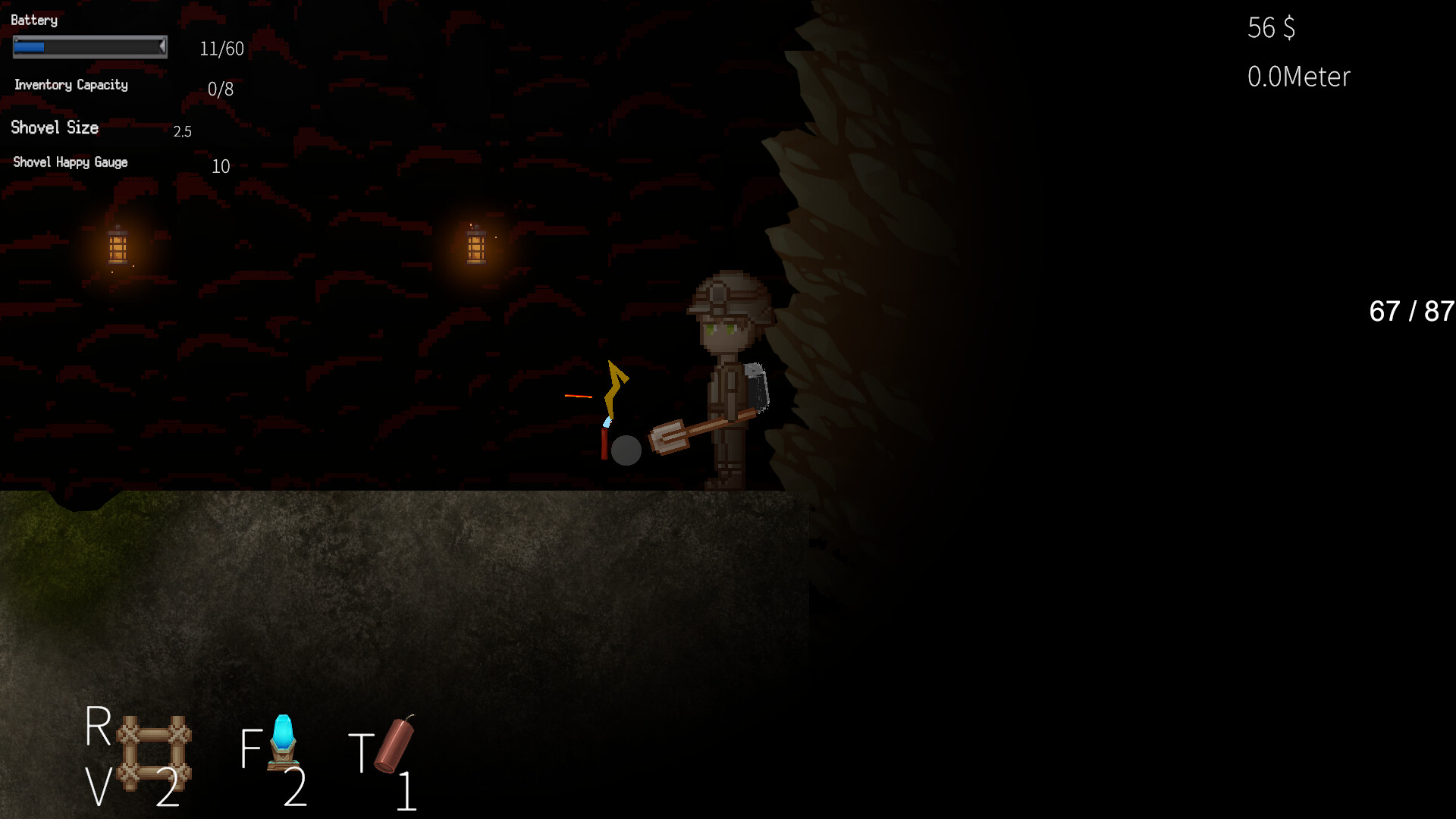Click the F keybind label in the hotbar
This screenshot has width=1456, height=819.
point(250,747)
